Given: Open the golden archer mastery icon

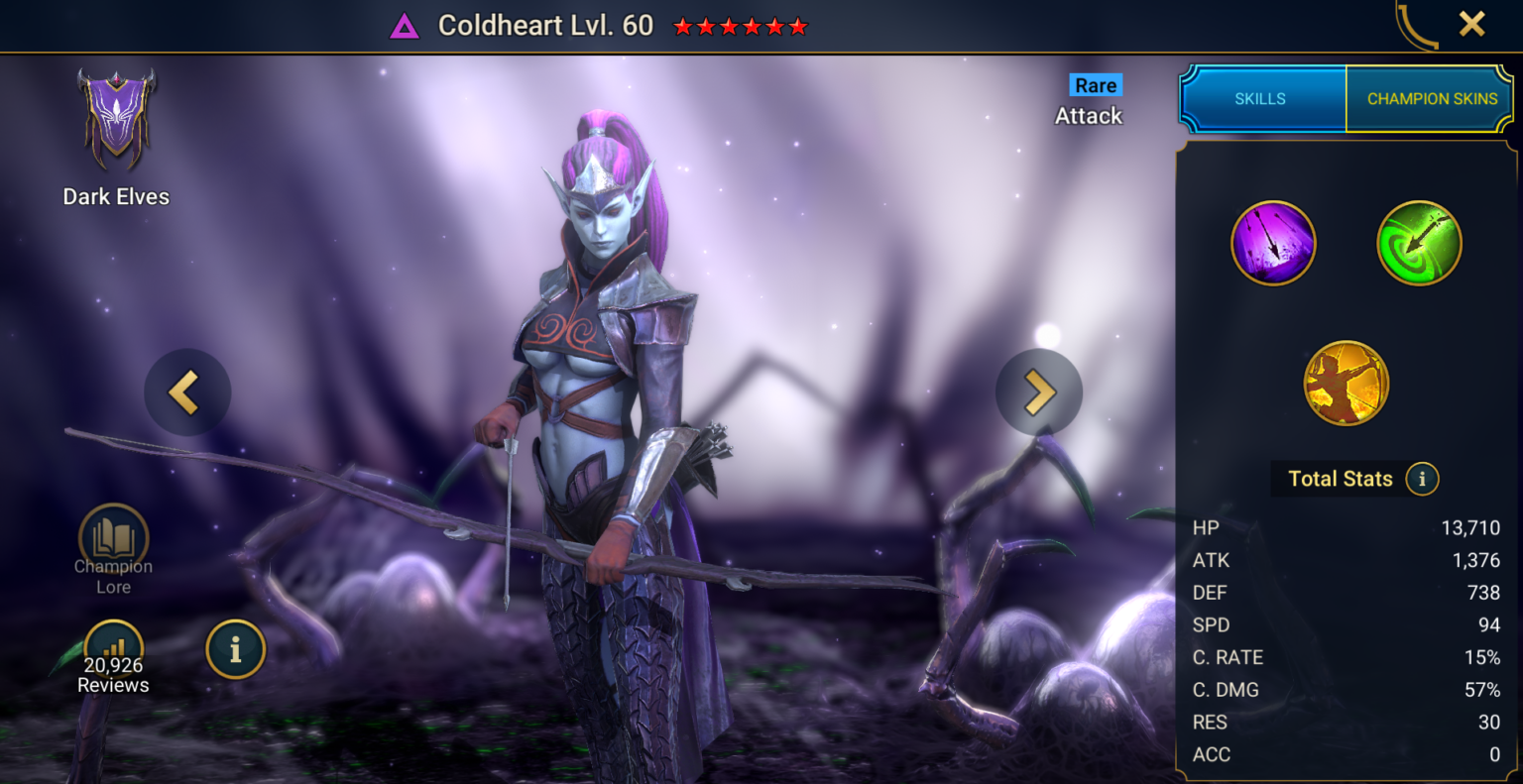Looking at the screenshot, I should 1346,384.
